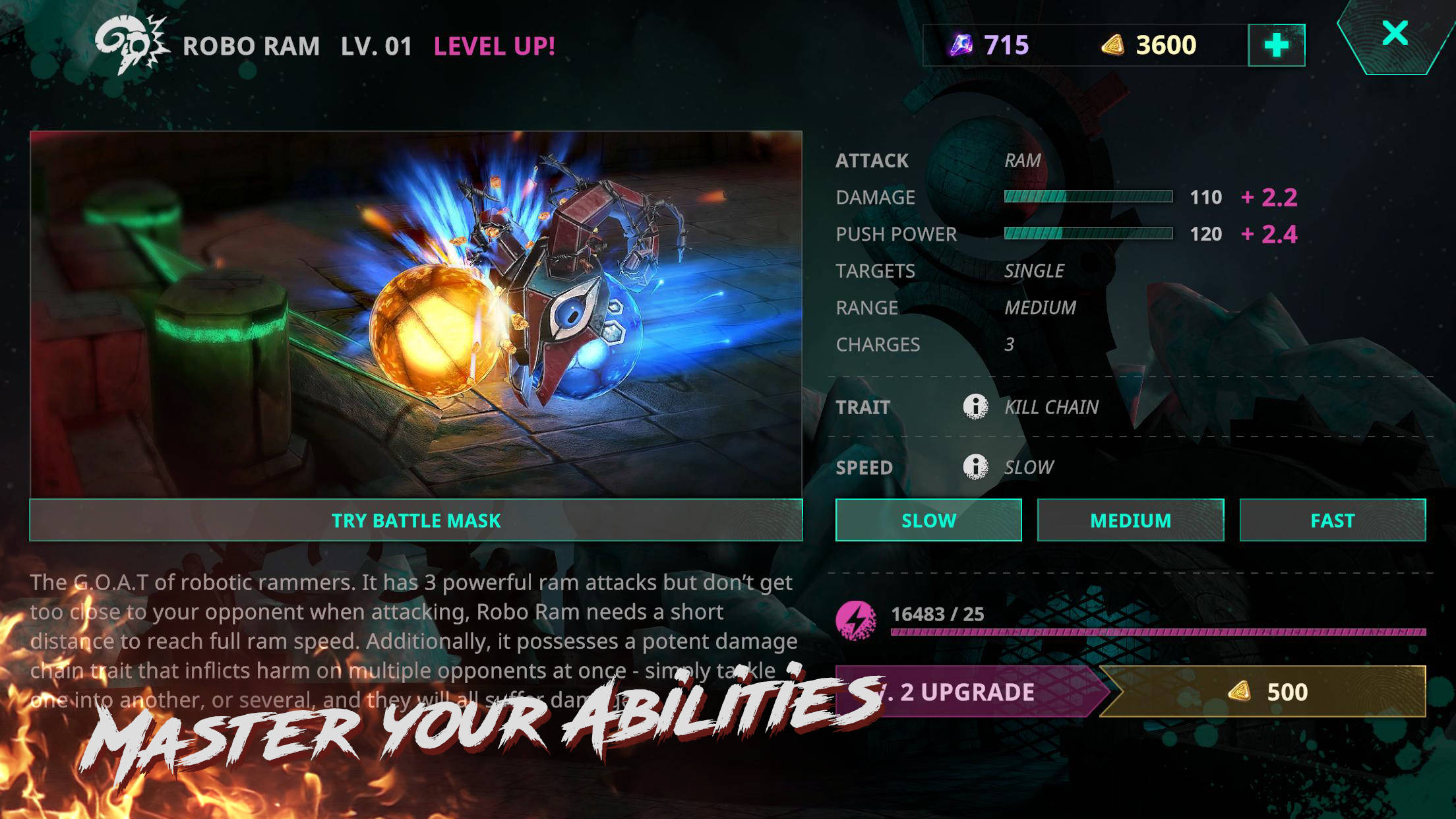1456x819 pixels.
Task: Click the DAMAGE stat bar
Action: point(1089,197)
